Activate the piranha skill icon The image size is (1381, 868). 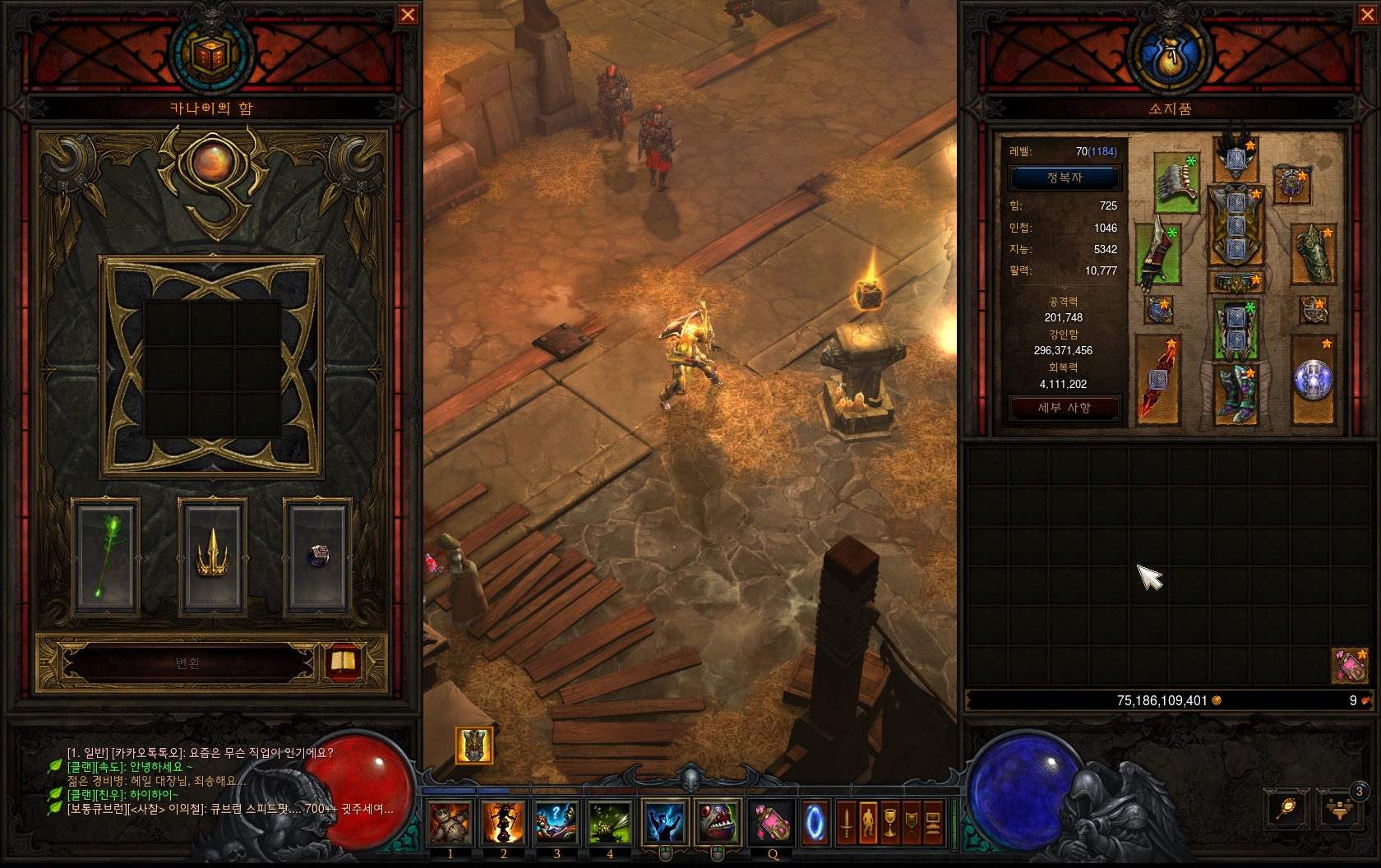pyautogui.click(x=717, y=822)
